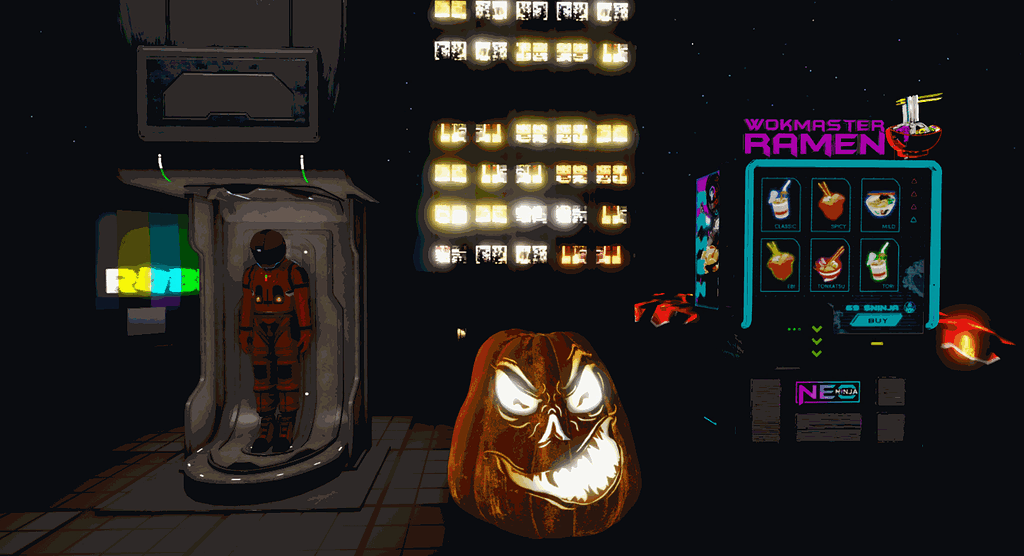The image size is (1024, 556).
Task: Choose the Spicy ramen option
Action: coord(829,205)
